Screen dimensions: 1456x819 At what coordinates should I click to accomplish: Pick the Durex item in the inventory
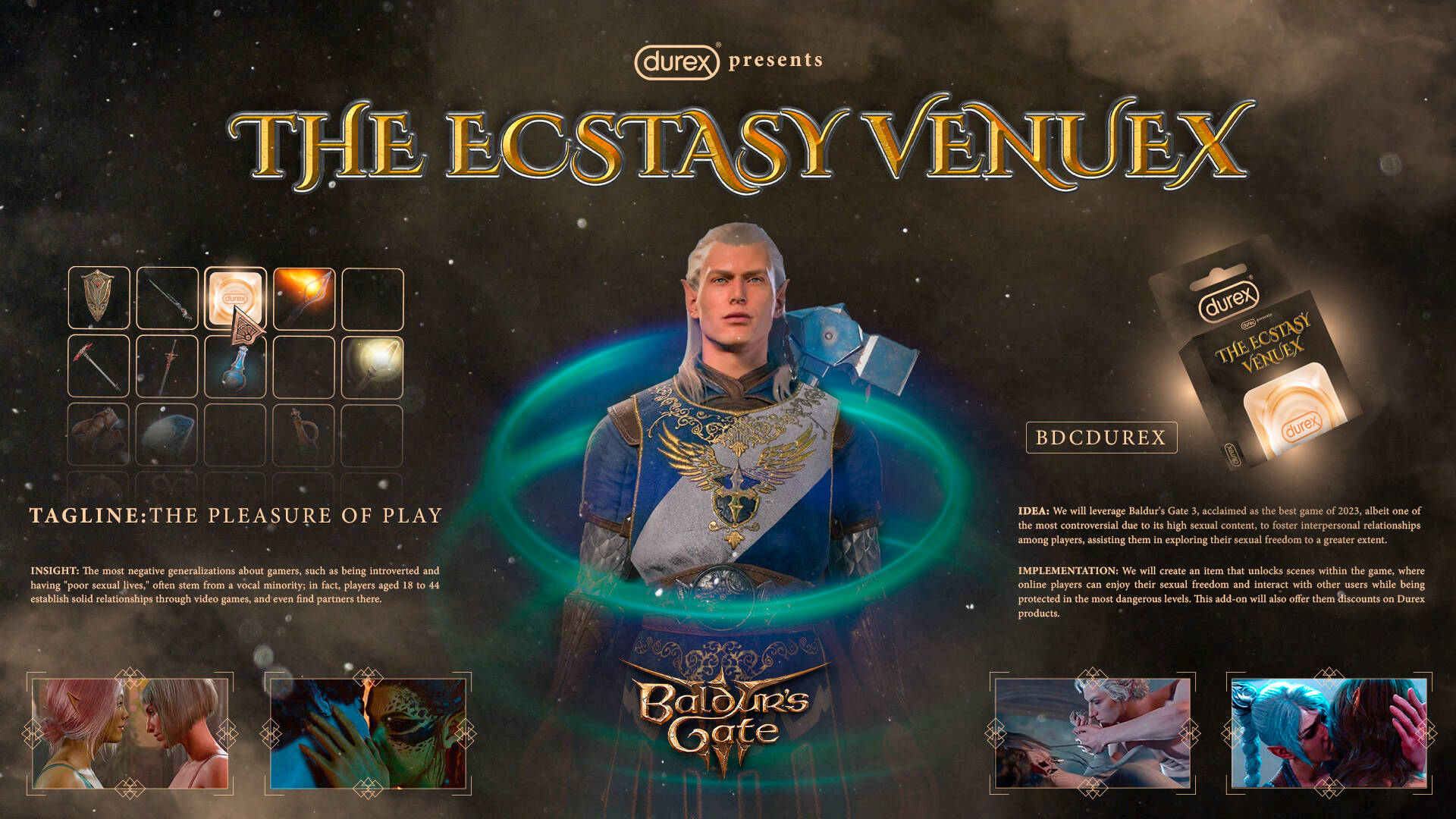(x=235, y=297)
